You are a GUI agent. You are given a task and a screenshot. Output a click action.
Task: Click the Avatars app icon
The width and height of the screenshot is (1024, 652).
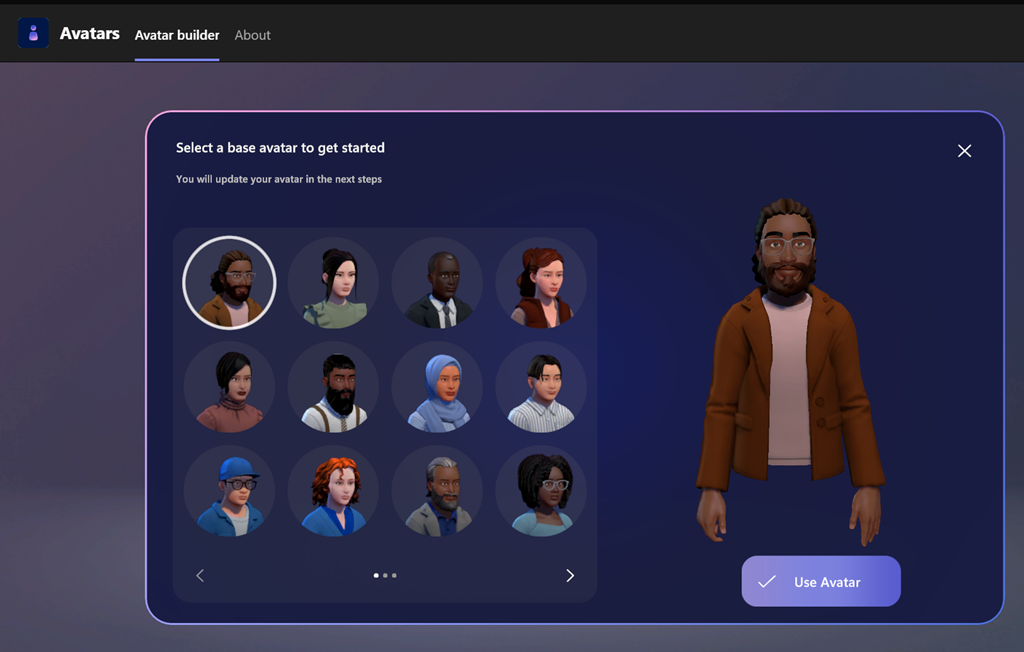point(34,33)
